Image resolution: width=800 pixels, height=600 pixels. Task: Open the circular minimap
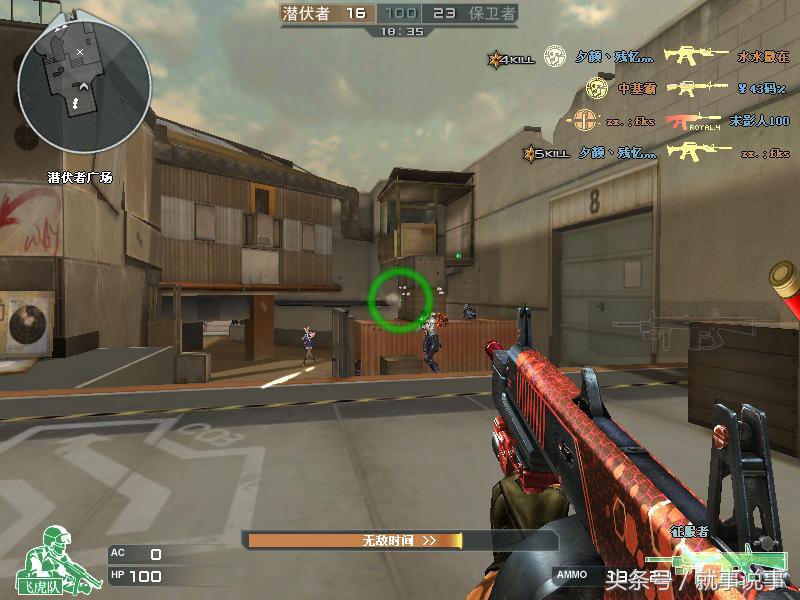[84, 81]
